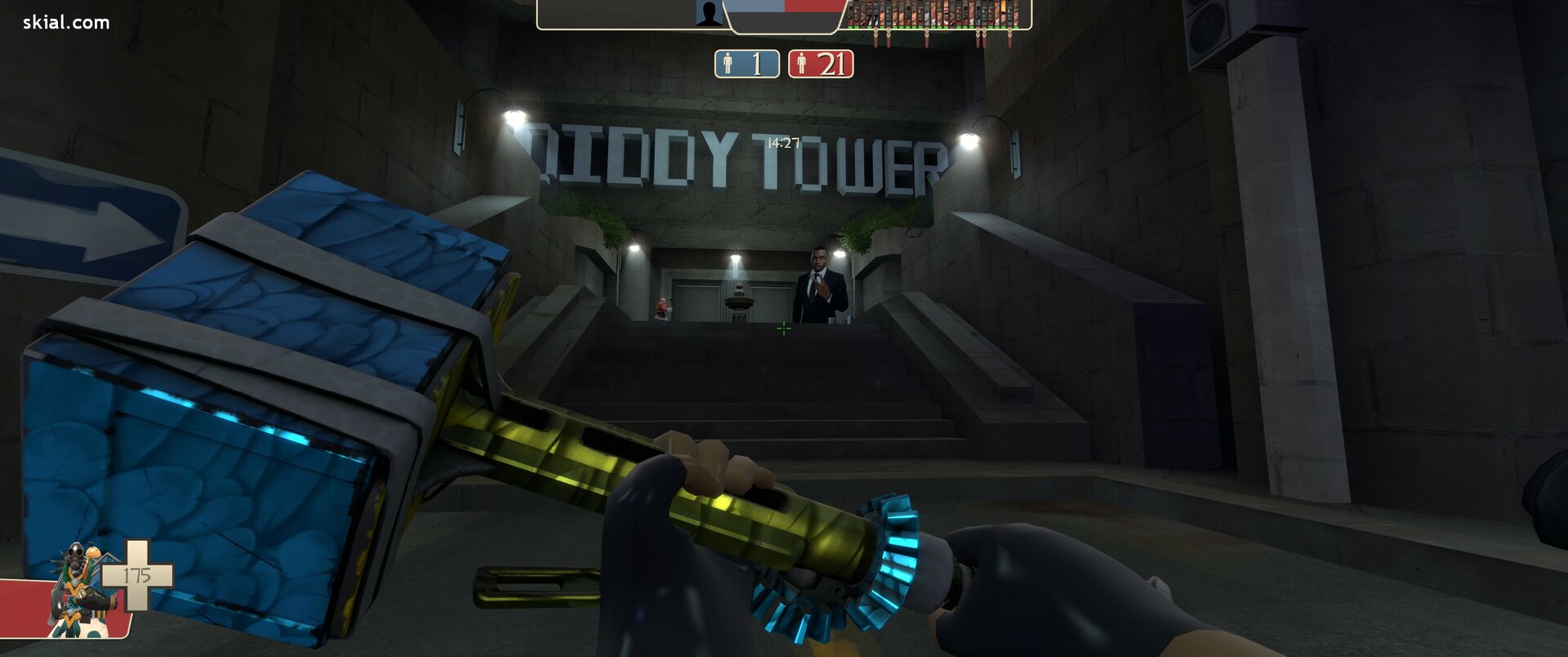
Task: Expand the red team panel showing 21 players
Action: [x=821, y=63]
